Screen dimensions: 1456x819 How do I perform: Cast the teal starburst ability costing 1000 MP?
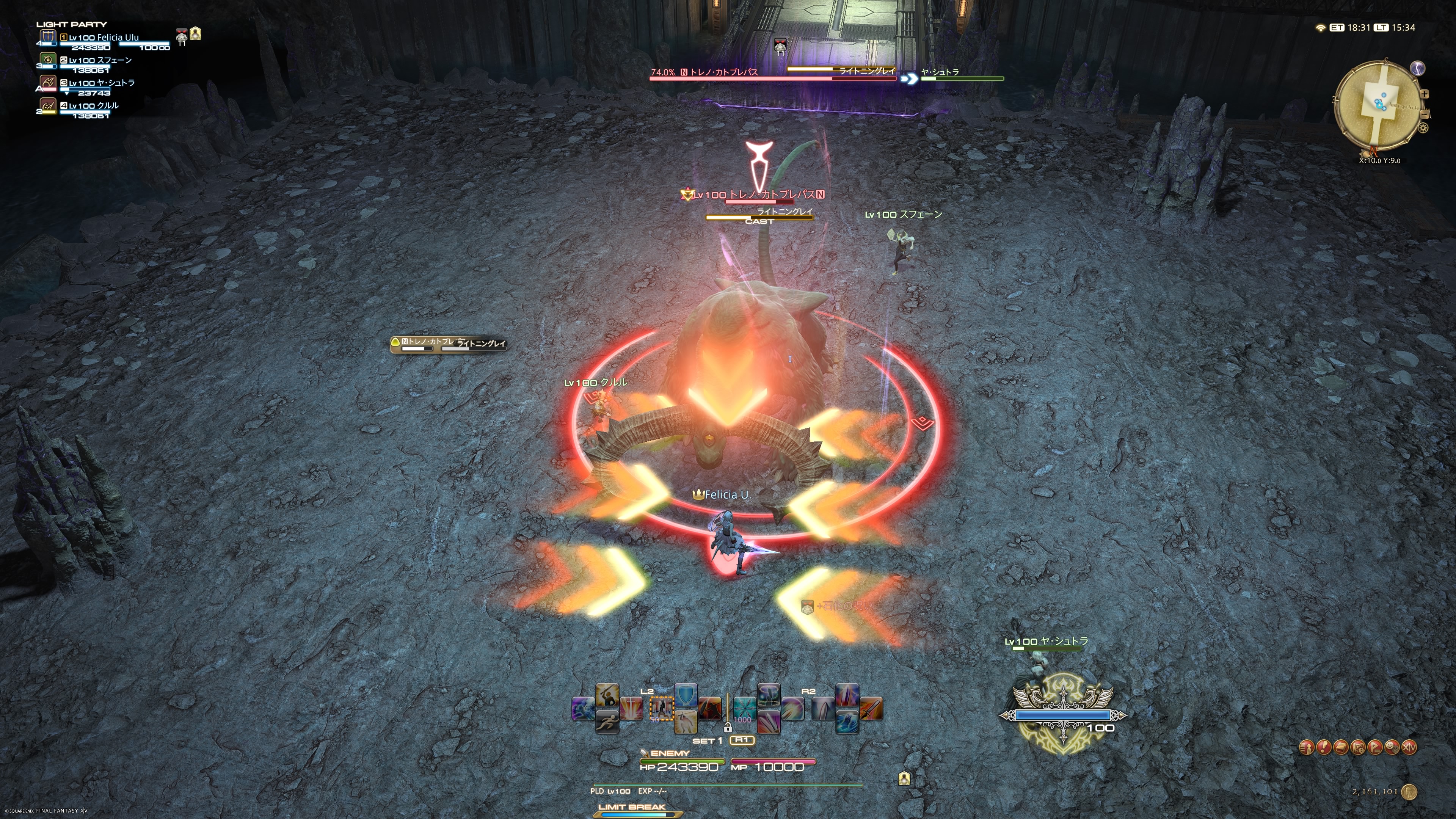744,709
